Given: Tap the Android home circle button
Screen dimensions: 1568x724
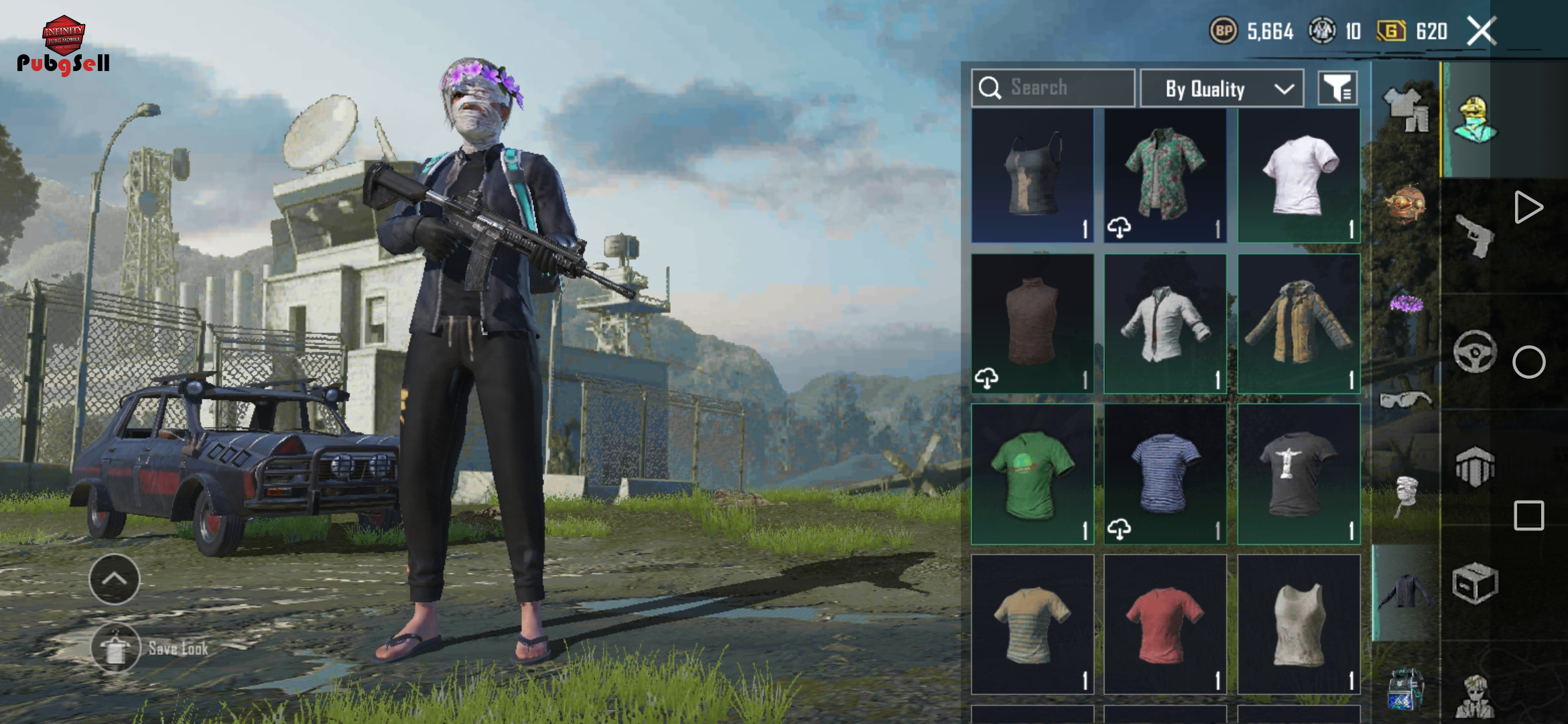Looking at the screenshot, I should pos(1528,362).
